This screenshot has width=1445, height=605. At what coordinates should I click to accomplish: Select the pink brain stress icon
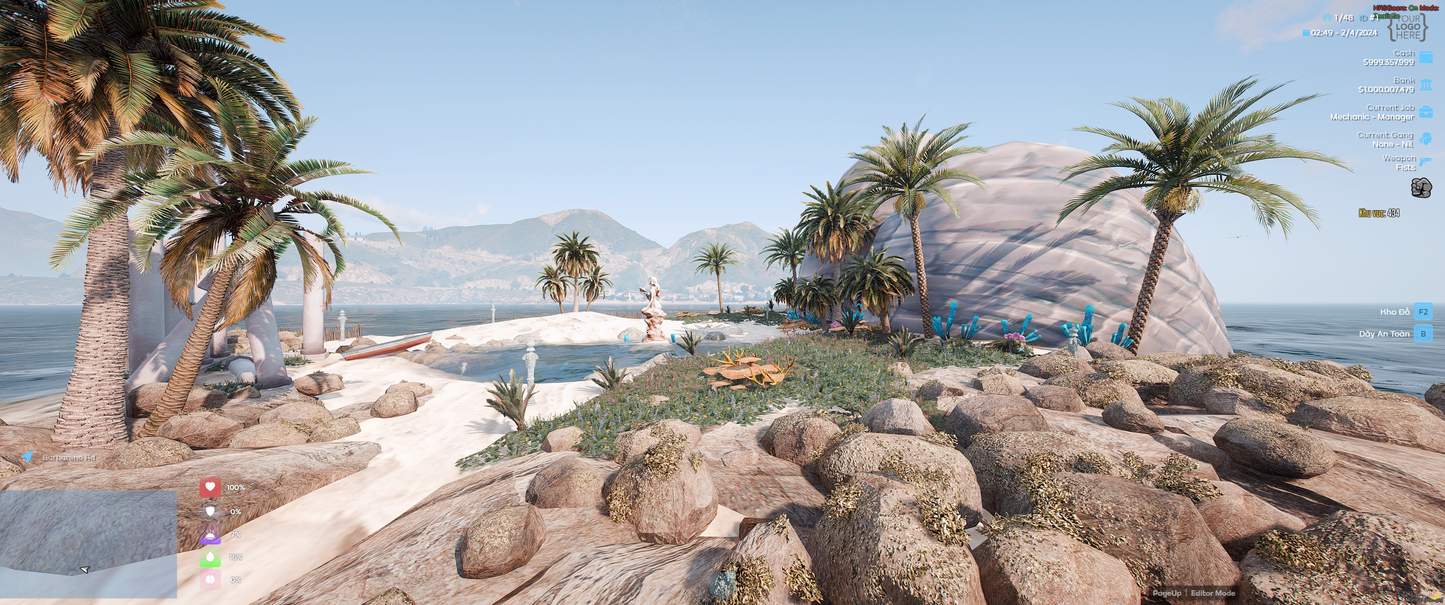point(210,580)
